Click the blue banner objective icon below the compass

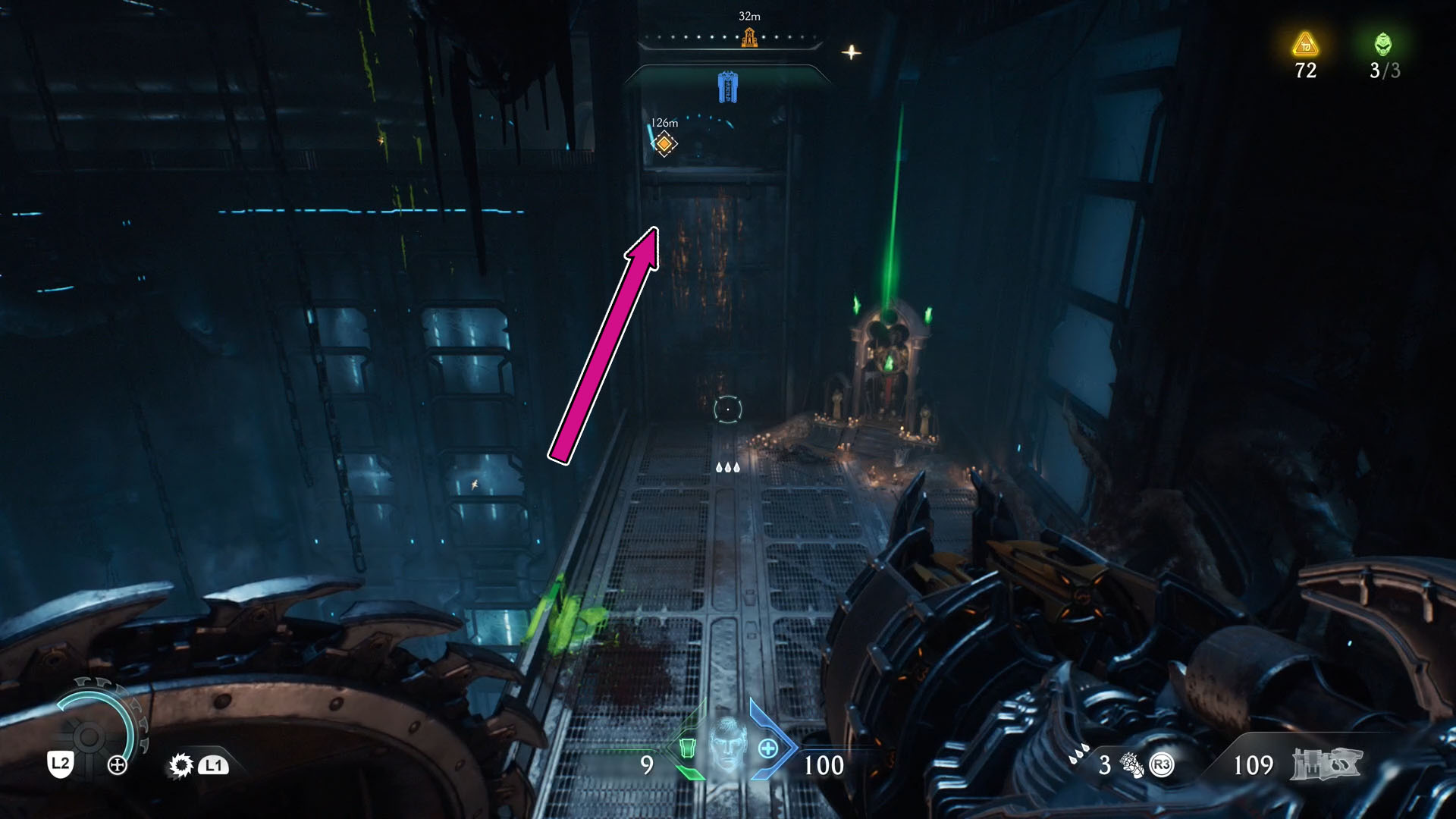pyautogui.click(x=727, y=86)
